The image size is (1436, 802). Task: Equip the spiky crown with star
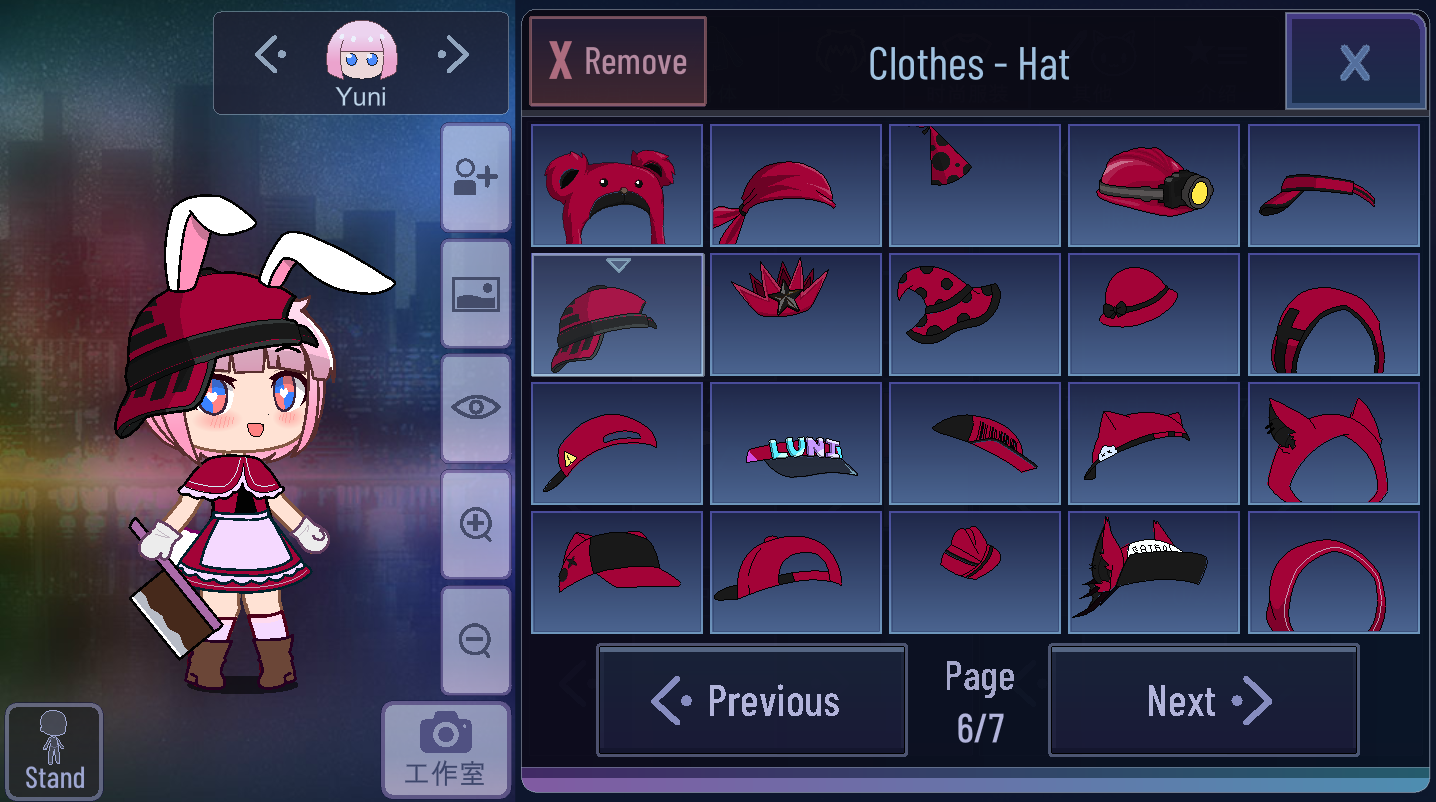click(796, 314)
